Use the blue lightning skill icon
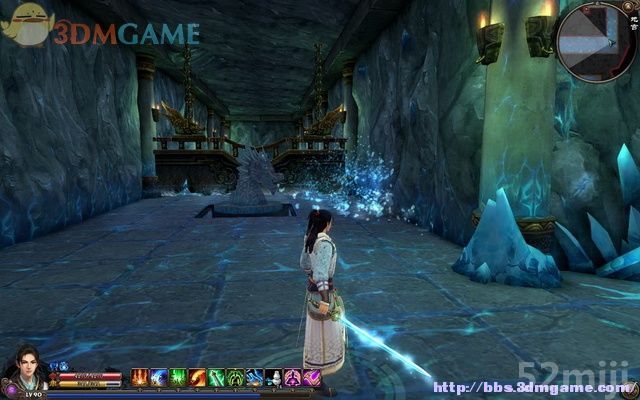The image size is (640, 400). pos(159,377)
